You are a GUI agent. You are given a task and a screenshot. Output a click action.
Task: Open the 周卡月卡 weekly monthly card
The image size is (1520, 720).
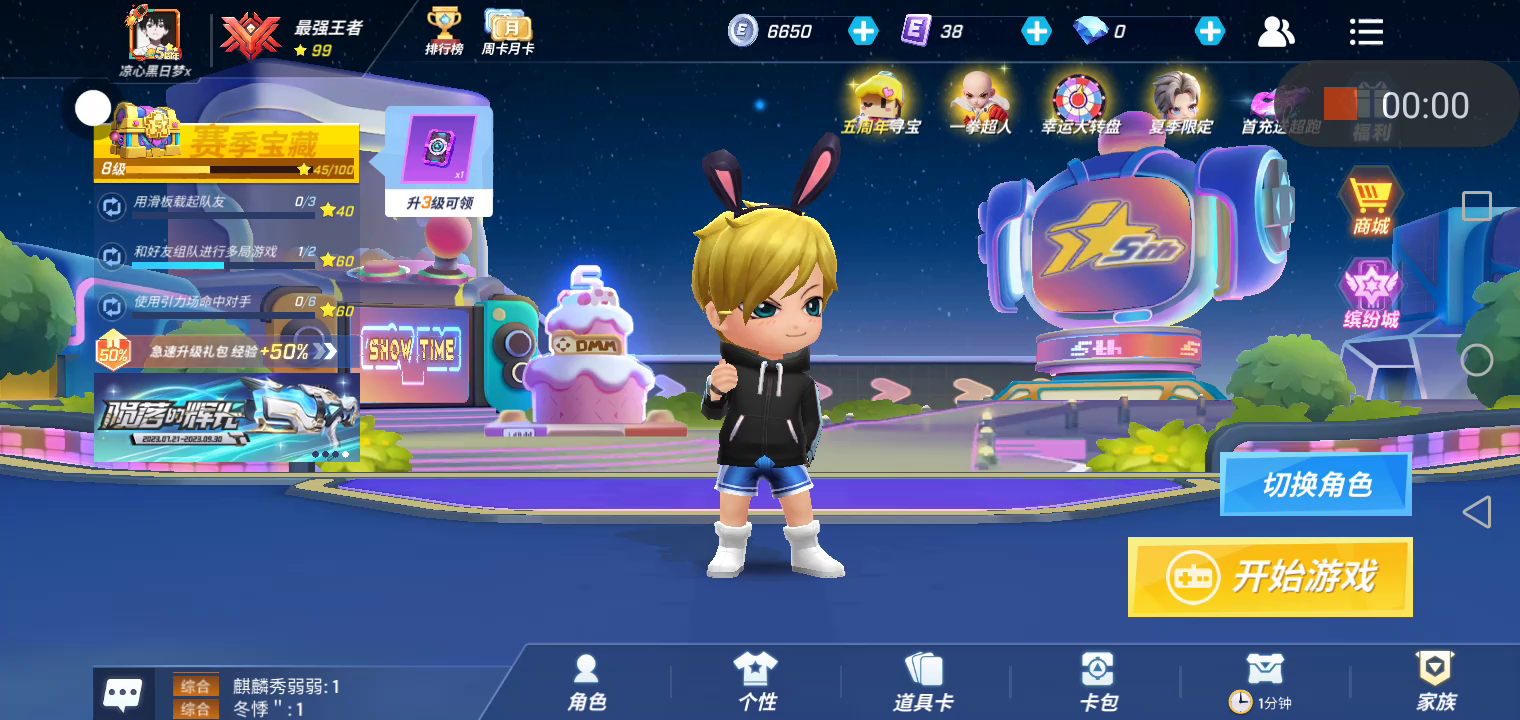(x=508, y=31)
